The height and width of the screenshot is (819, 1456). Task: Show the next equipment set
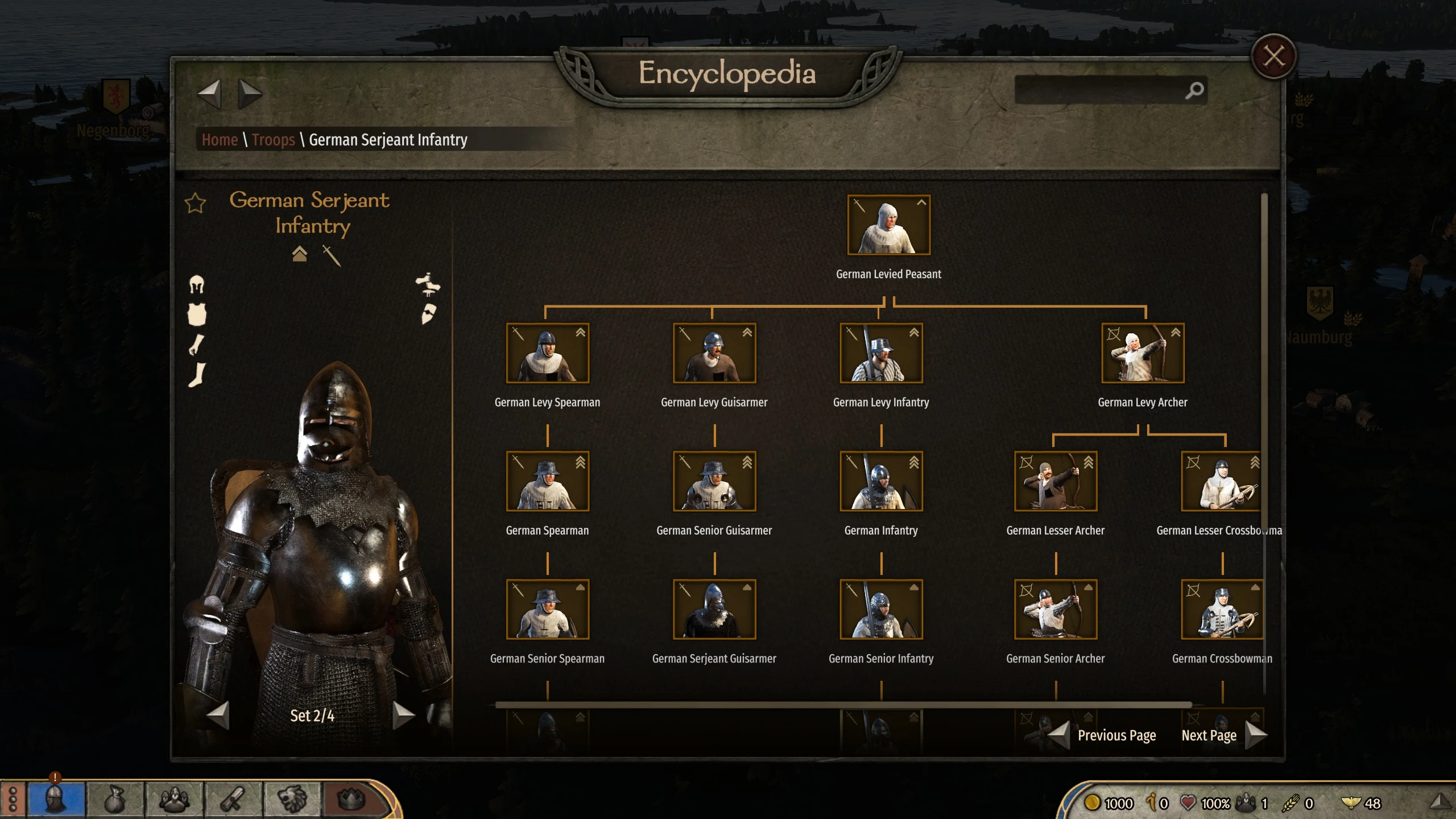403,715
